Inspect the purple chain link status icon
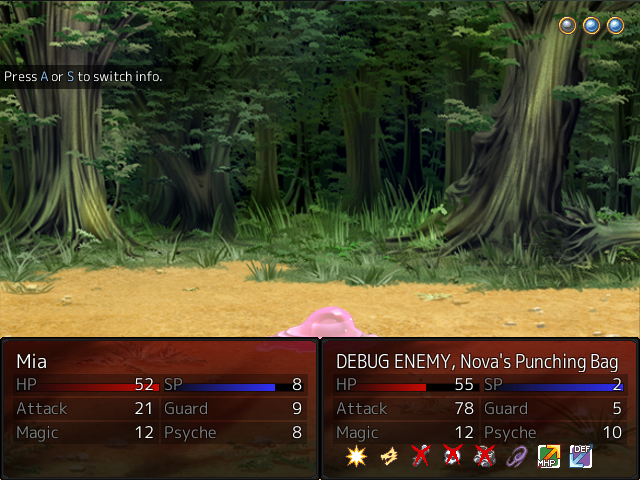640x480 pixels. pos(516,457)
